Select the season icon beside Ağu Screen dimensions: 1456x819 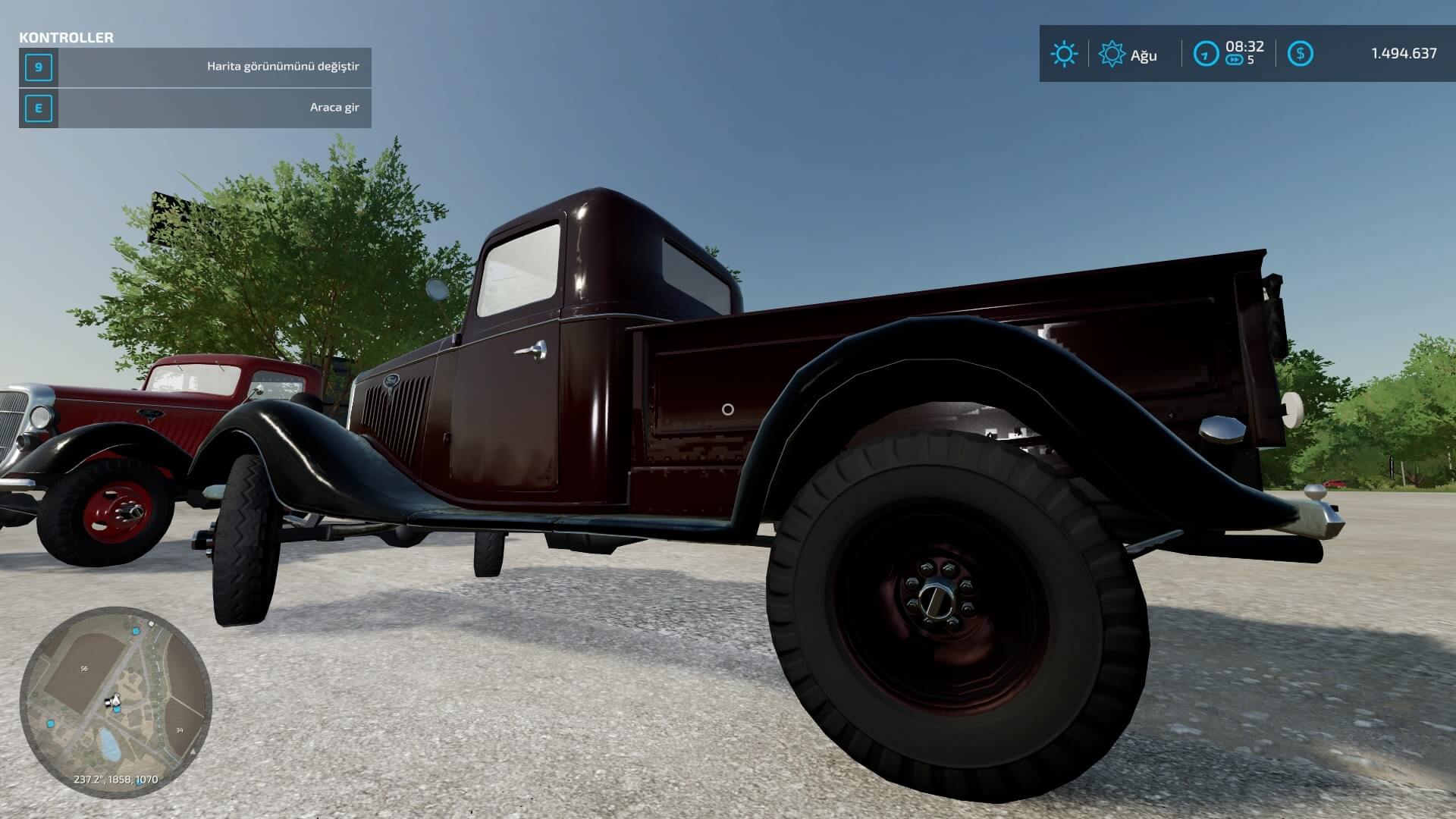point(1112,54)
